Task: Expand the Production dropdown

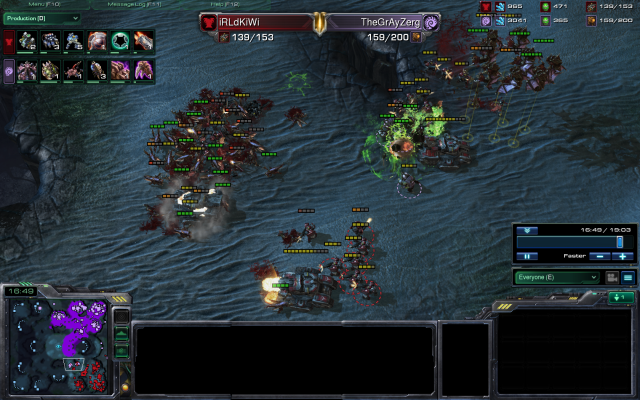Action: [42, 17]
